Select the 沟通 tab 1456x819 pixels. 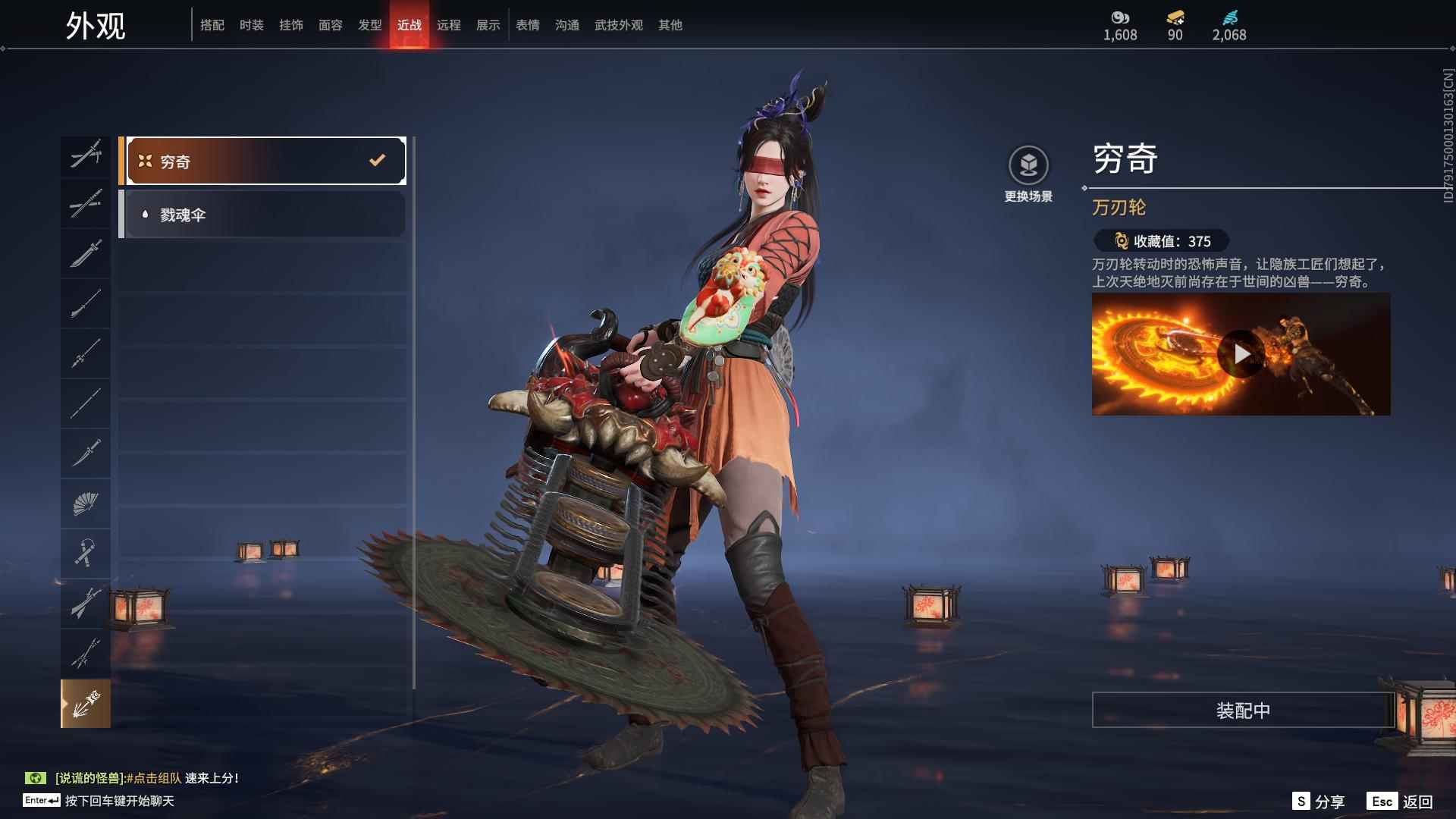pyautogui.click(x=567, y=25)
